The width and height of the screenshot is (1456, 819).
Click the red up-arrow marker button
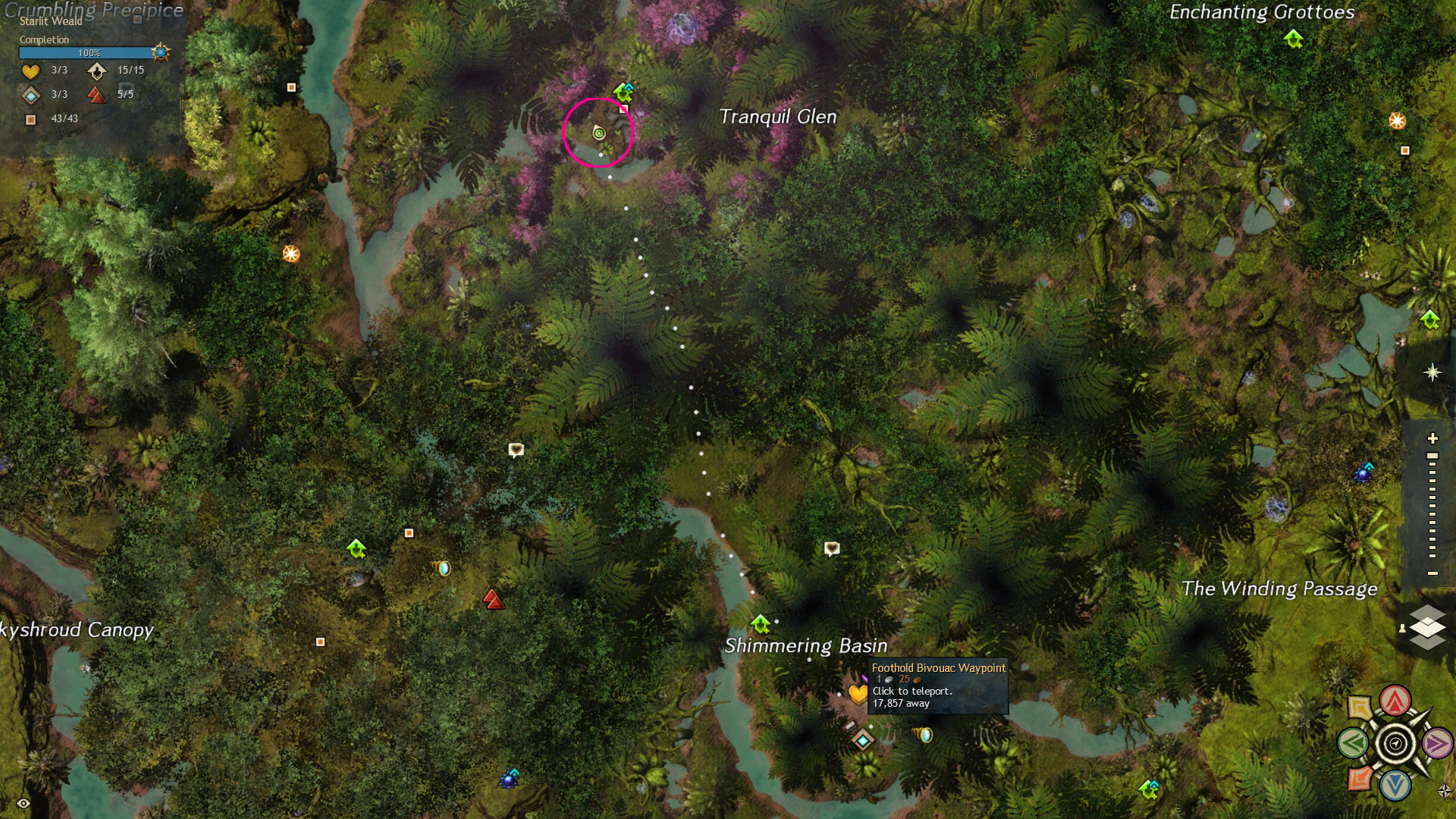pyautogui.click(x=1395, y=701)
